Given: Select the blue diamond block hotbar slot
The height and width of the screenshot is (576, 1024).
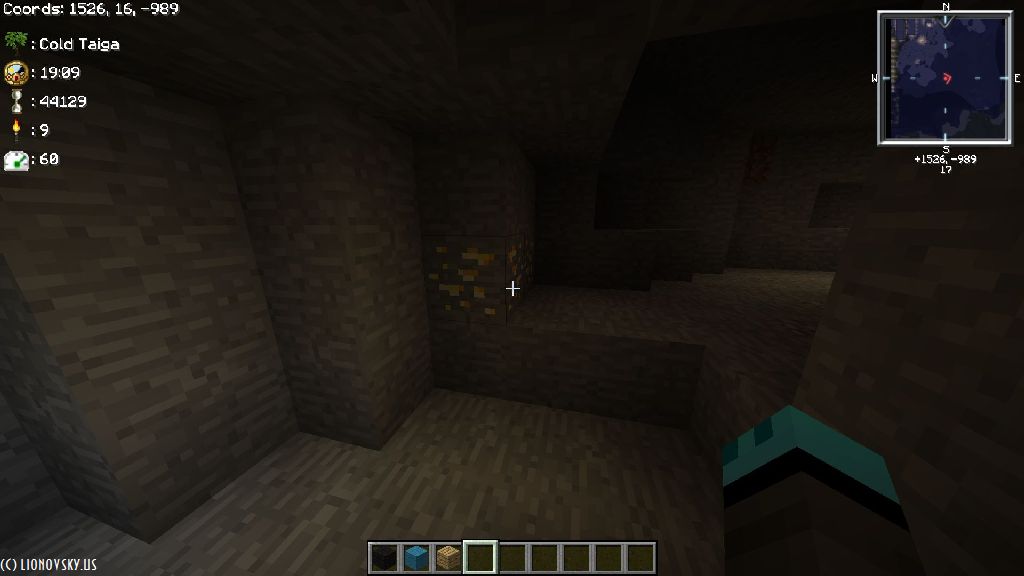Looking at the screenshot, I should coord(416,557).
